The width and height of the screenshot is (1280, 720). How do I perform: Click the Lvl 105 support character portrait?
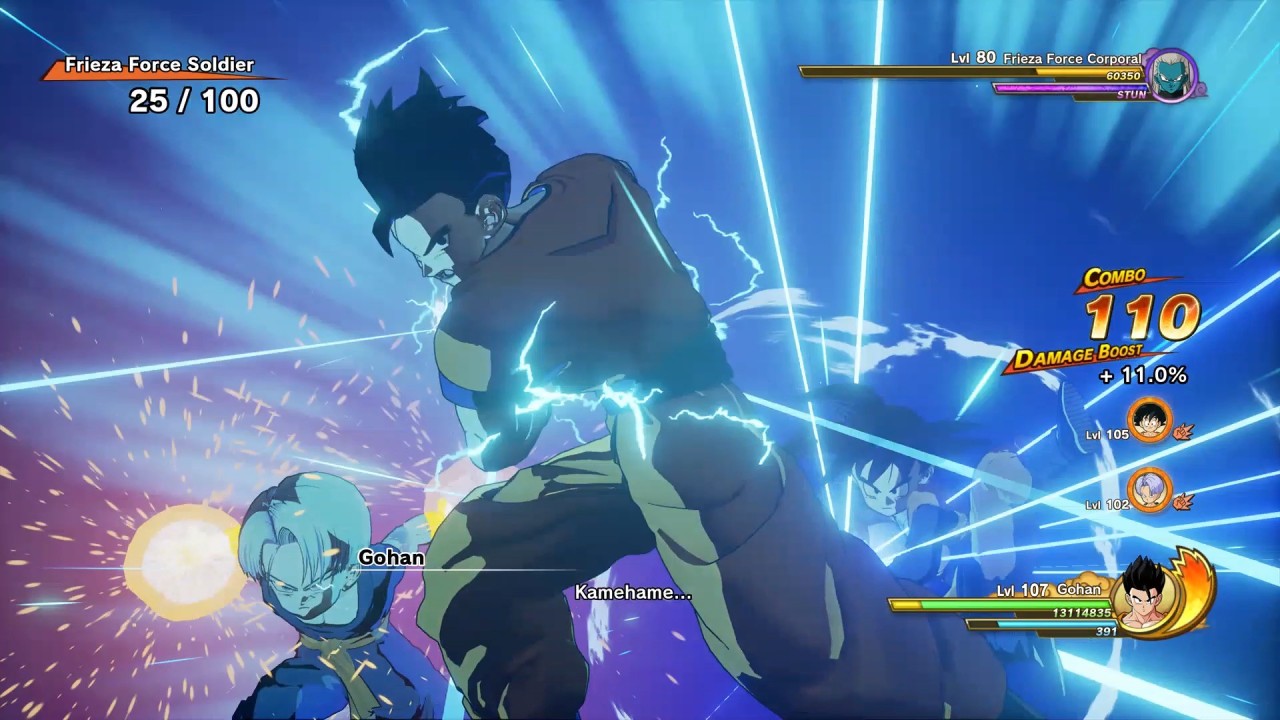(x=1148, y=419)
